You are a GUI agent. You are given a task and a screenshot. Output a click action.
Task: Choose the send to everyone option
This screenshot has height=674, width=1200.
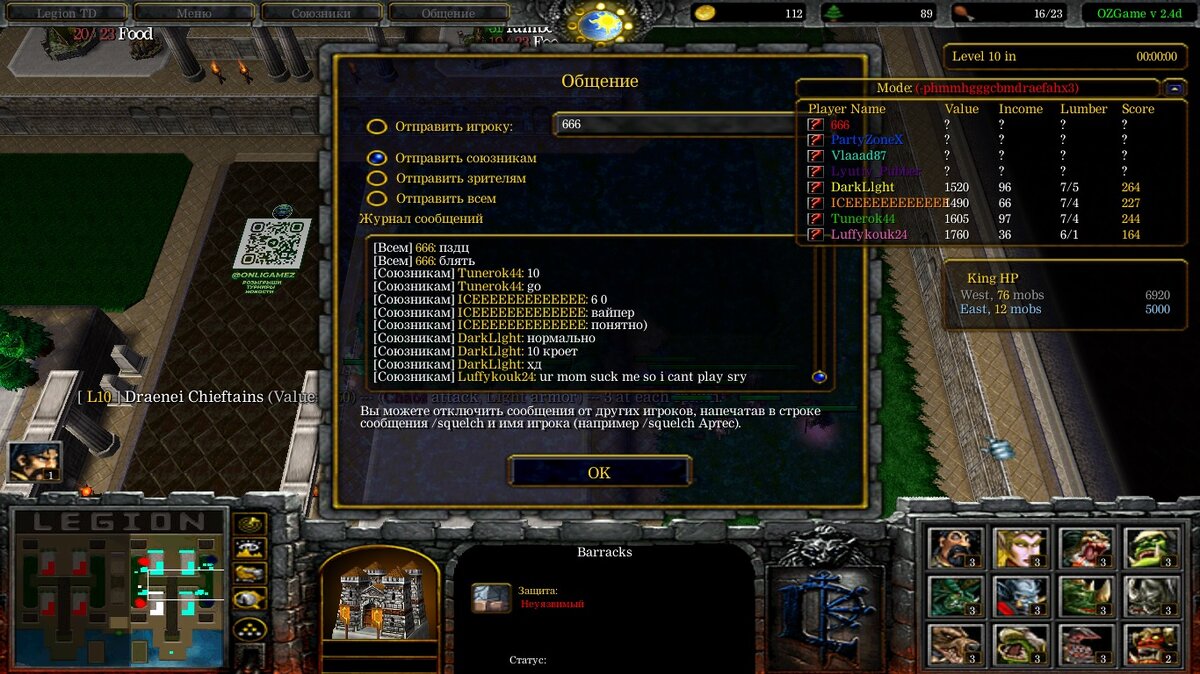pos(377,198)
